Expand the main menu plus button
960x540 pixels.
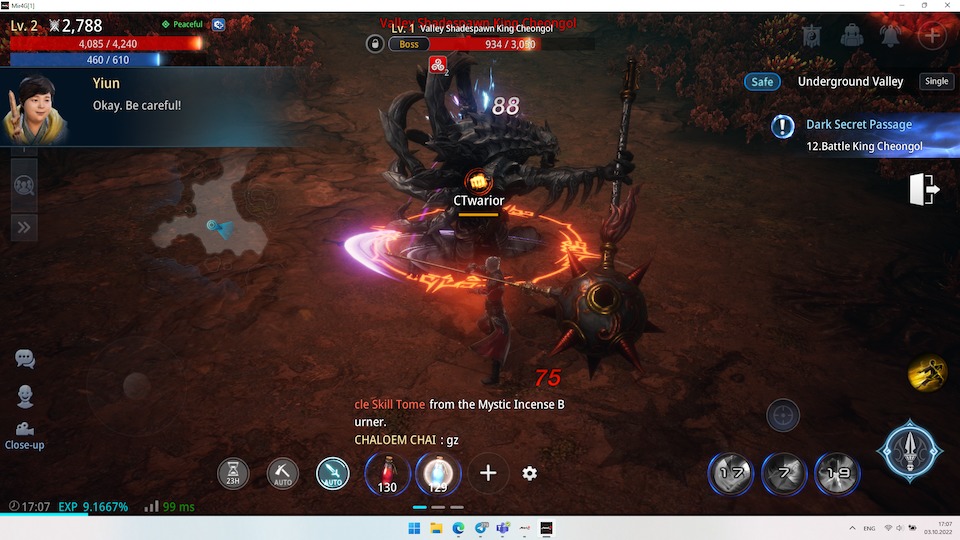(x=931, y=36)
